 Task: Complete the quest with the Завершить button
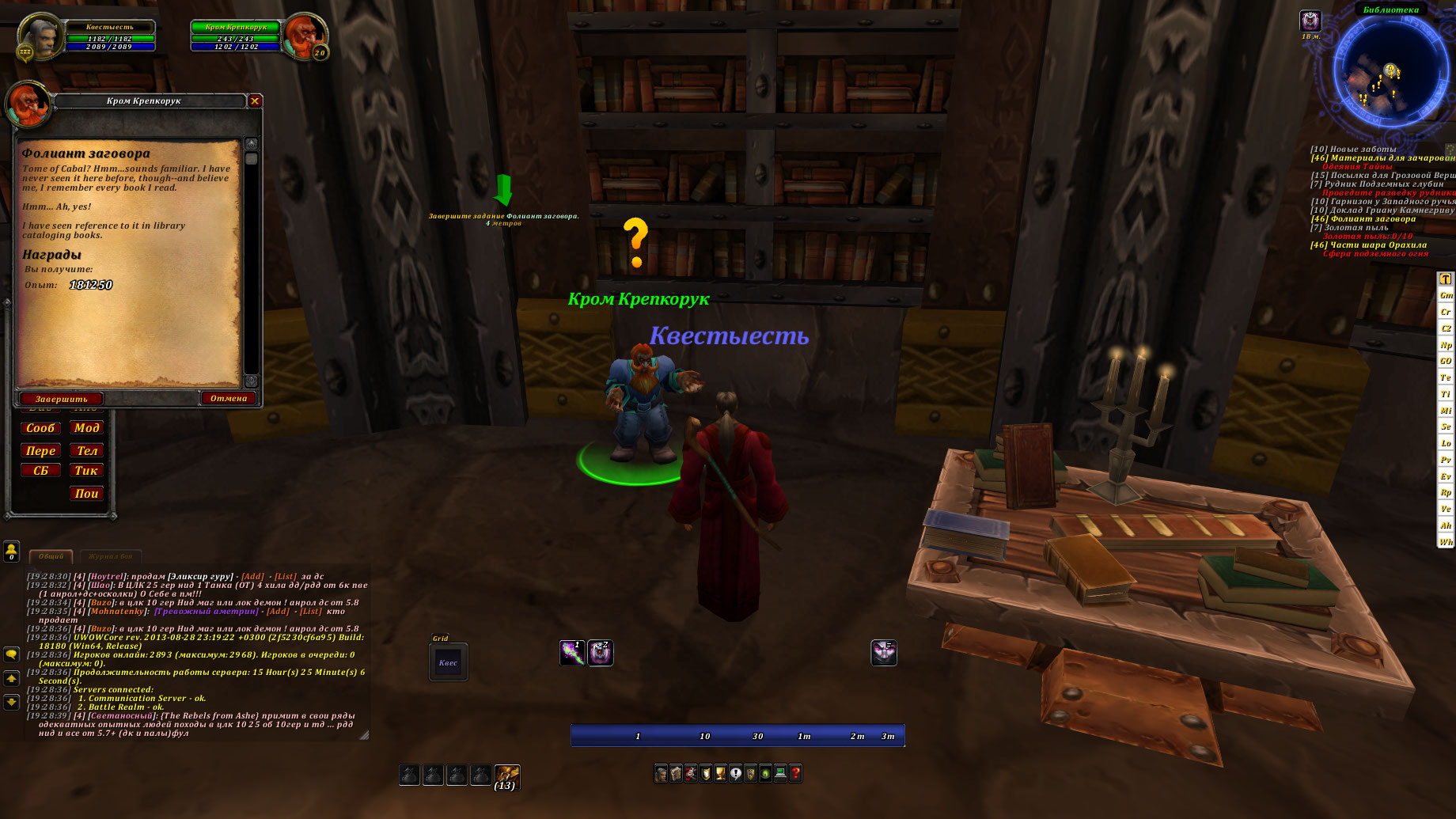pyautogui.click(x=61, y=399)
